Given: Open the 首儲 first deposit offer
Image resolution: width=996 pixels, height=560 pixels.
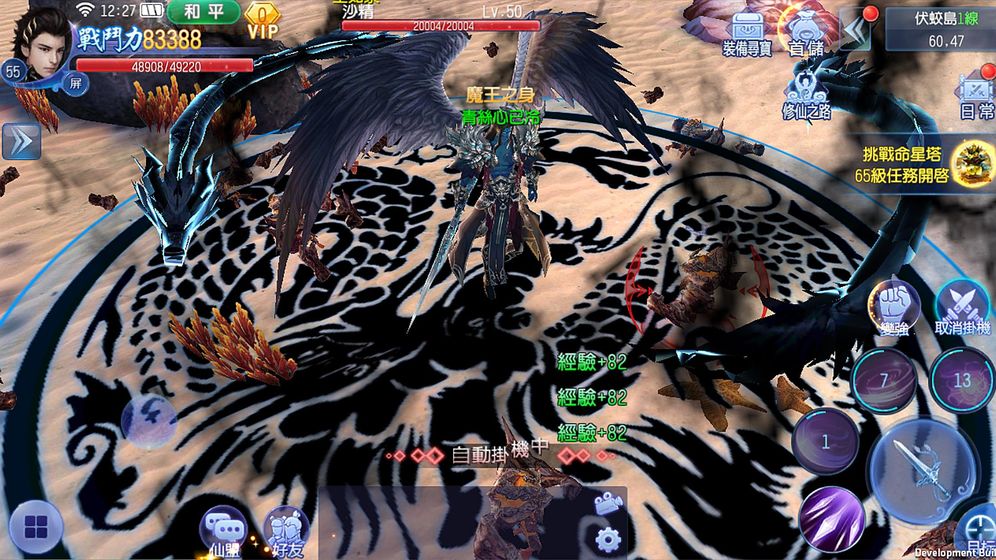Looking at the screenshot, I should click(807, 33).
